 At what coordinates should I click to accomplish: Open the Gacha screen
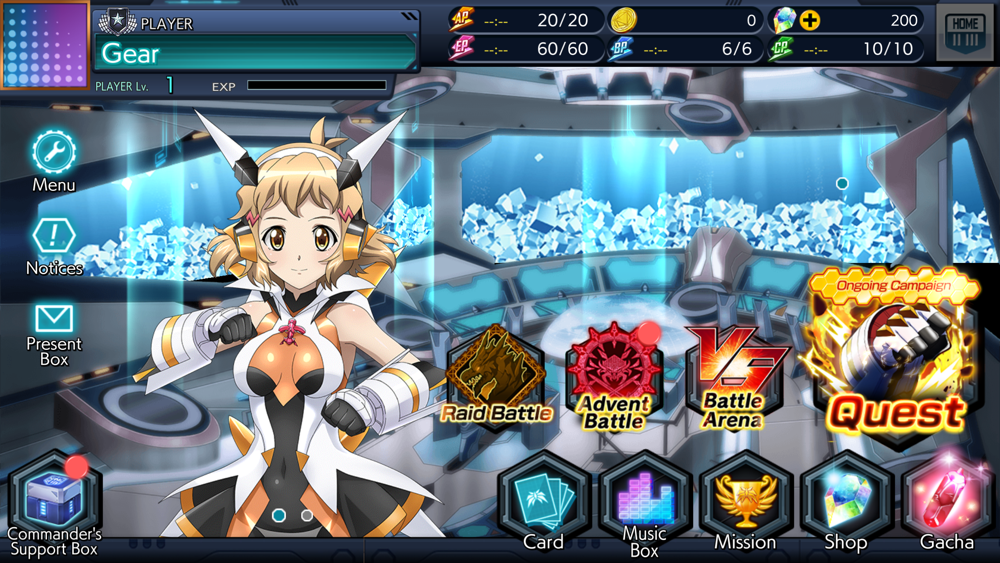pyautogui.click(x=946, y=498)
